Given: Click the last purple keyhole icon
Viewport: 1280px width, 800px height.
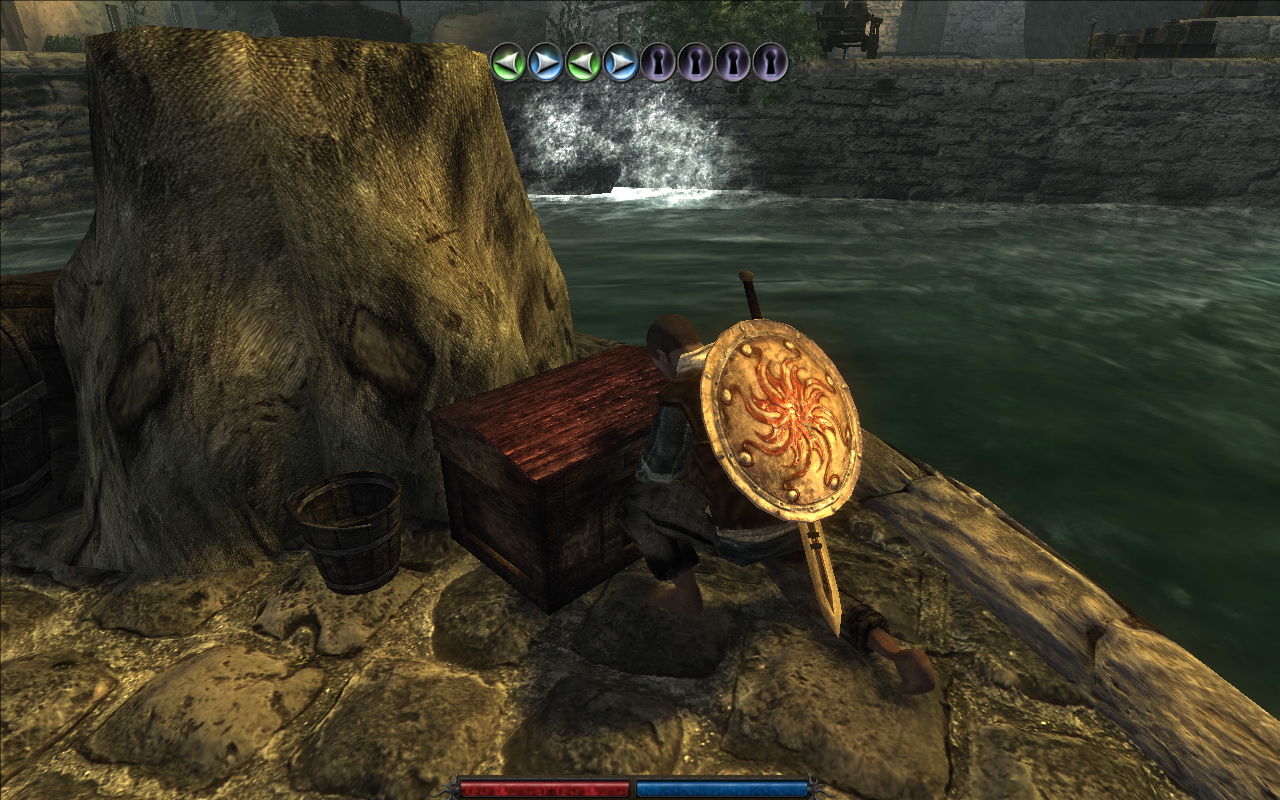Looking at the screenshot, I should click(x=770, y=63).
